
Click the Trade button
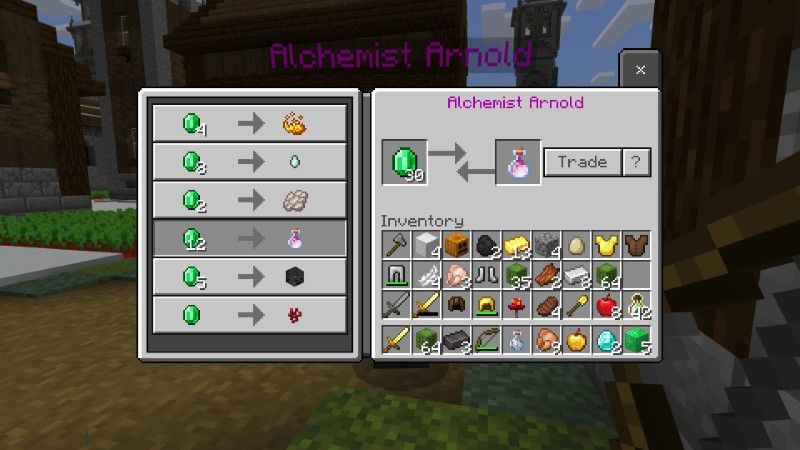[582, 162]
